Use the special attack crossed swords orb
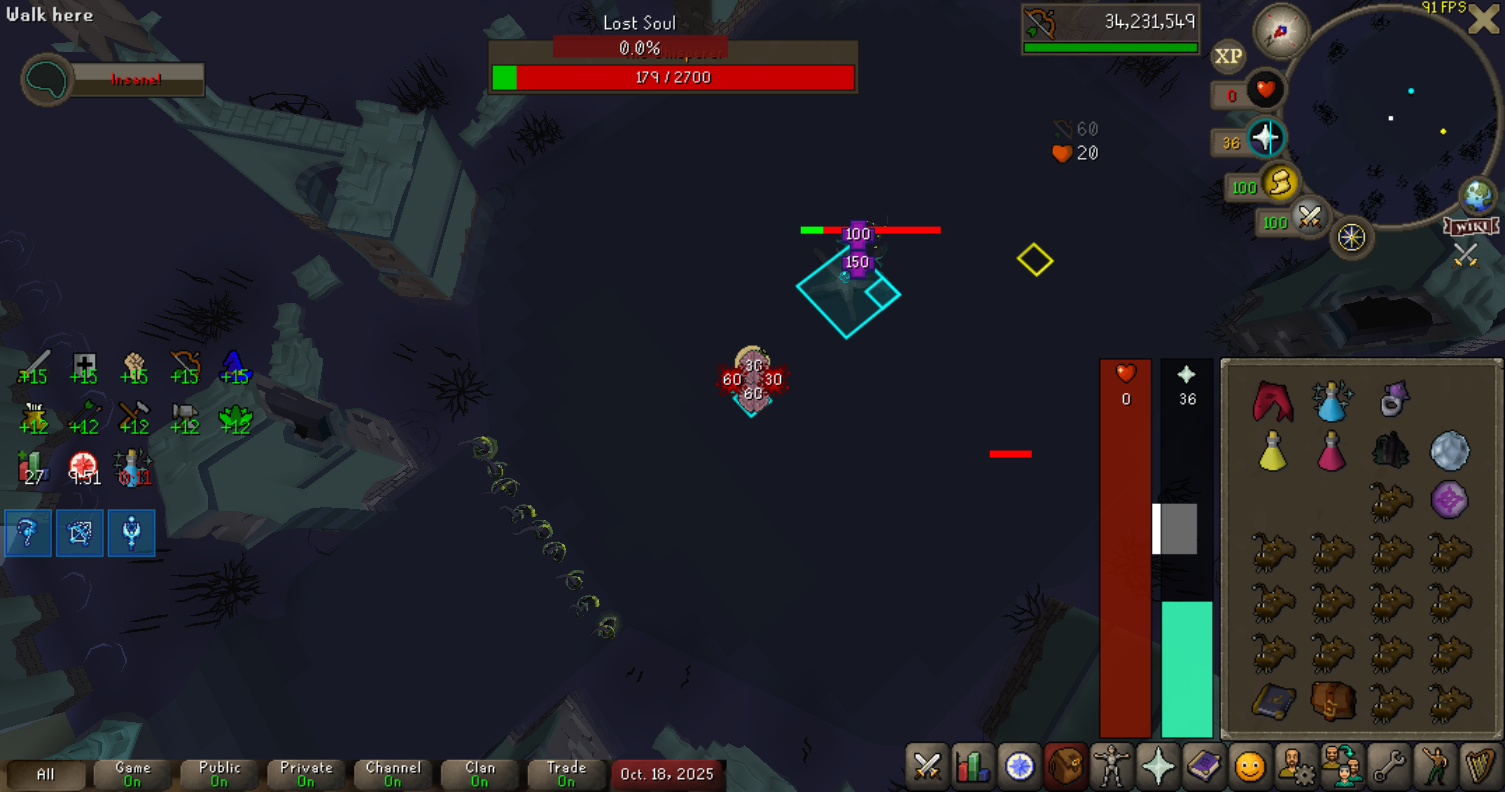This screenshot has height=792, width=1505. (1308, 217)
